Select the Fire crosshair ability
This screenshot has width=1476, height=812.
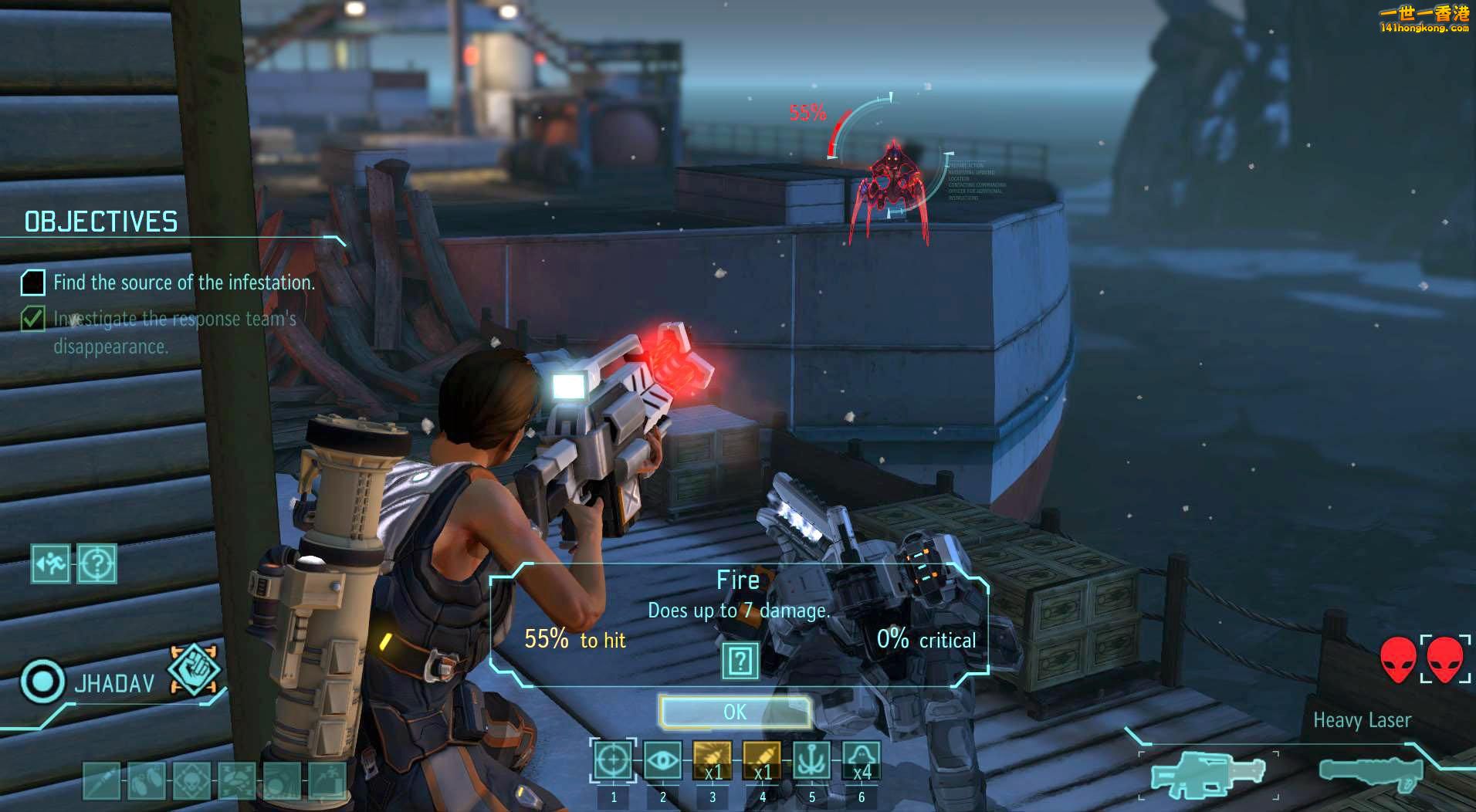point(613,761)
